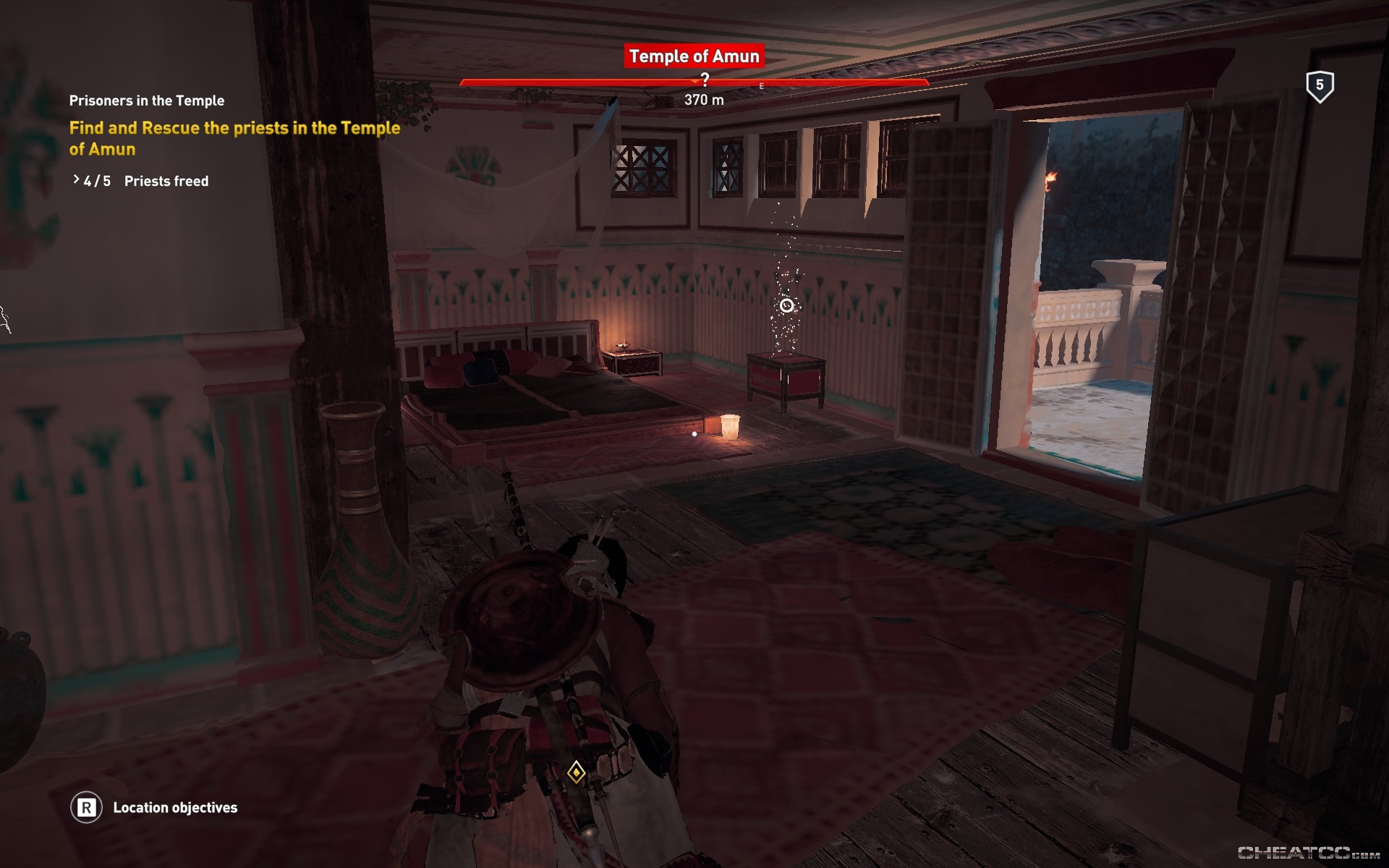Toggle the 370 m distance display
Image resolution: width=1389 pixels, height=868 pixels.
pyautogui.click(x=703, y=100)
